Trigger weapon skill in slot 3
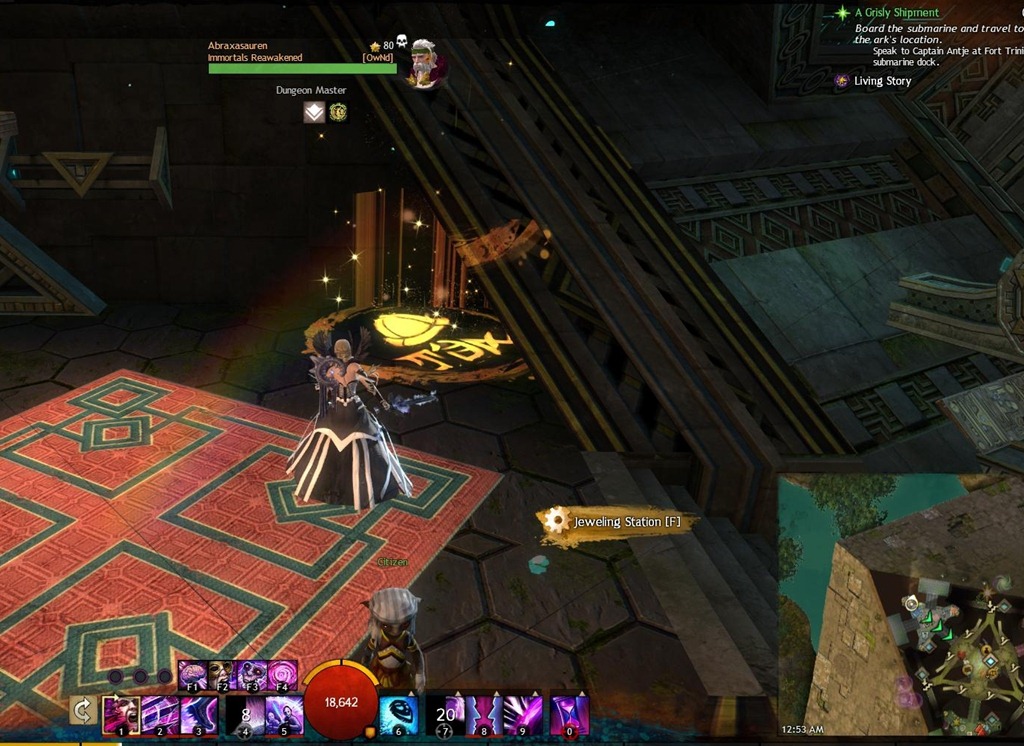 click(199, 716)
